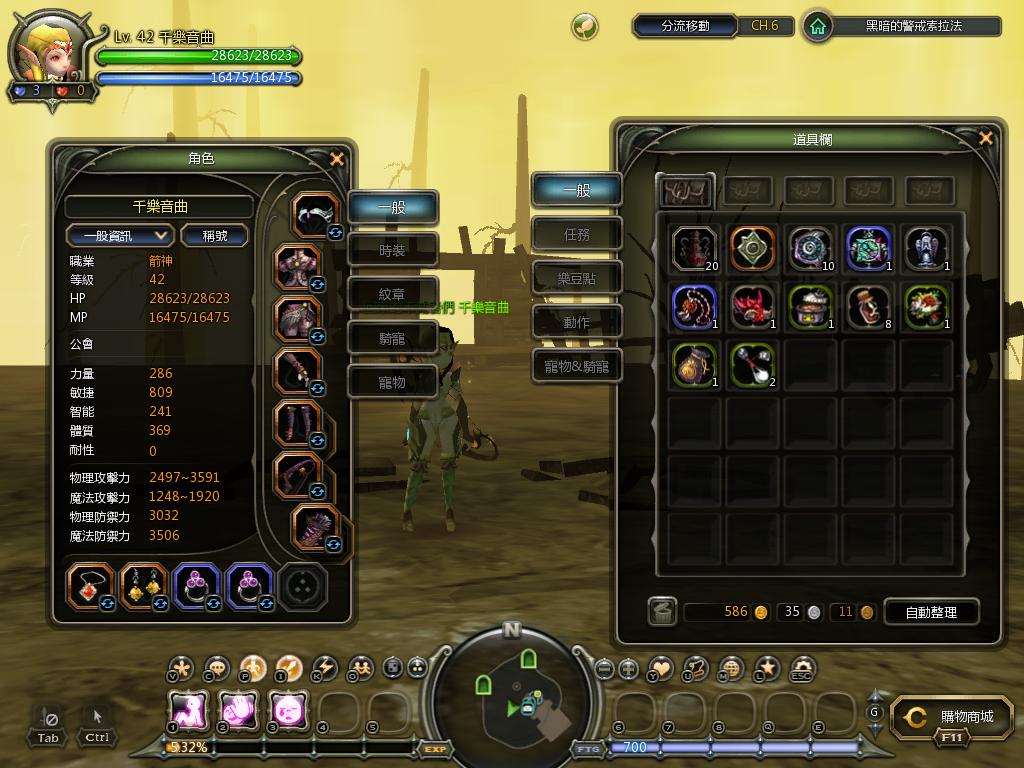Select the red crab item slot
The width and height of the screenshot is (1024, 768).
[753, 306]
